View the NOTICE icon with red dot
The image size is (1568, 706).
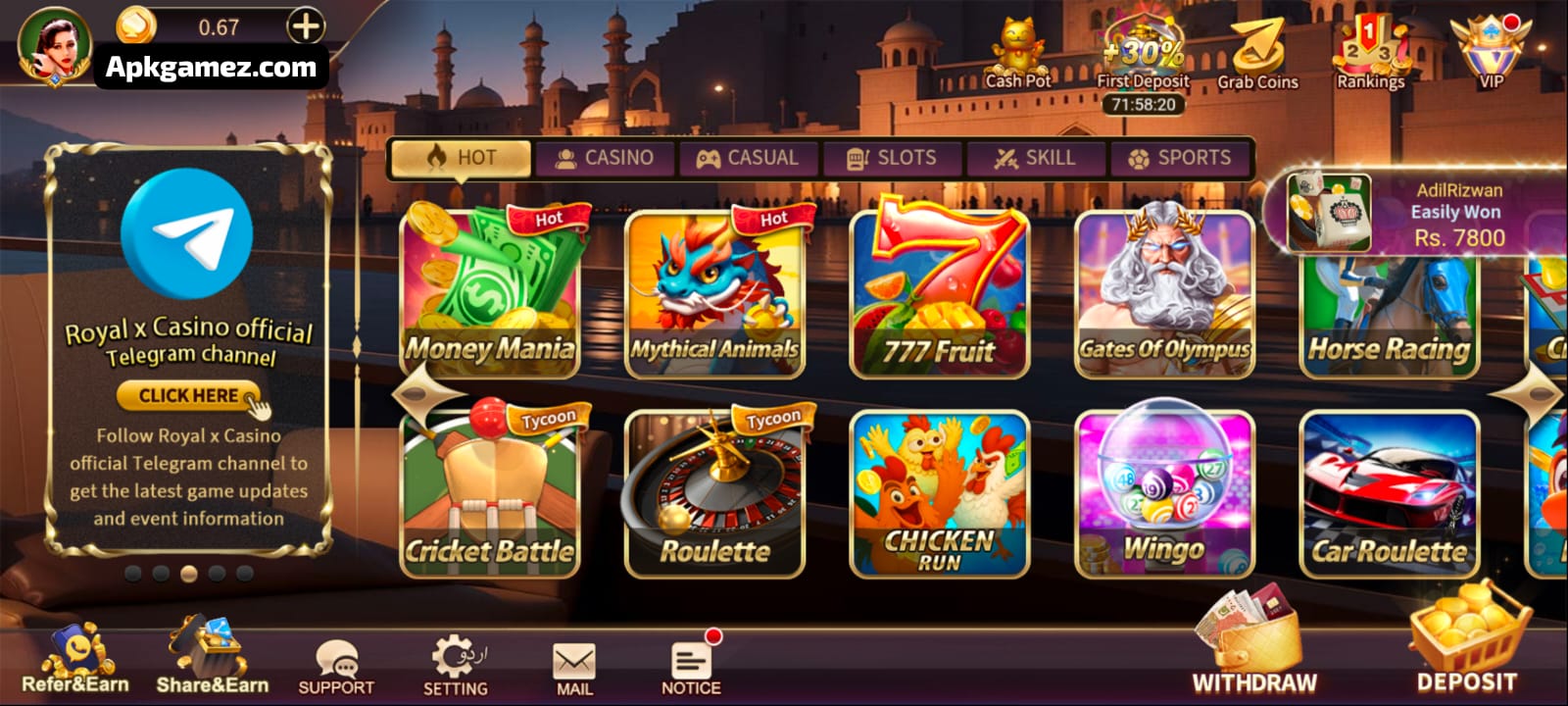[691, 667]
